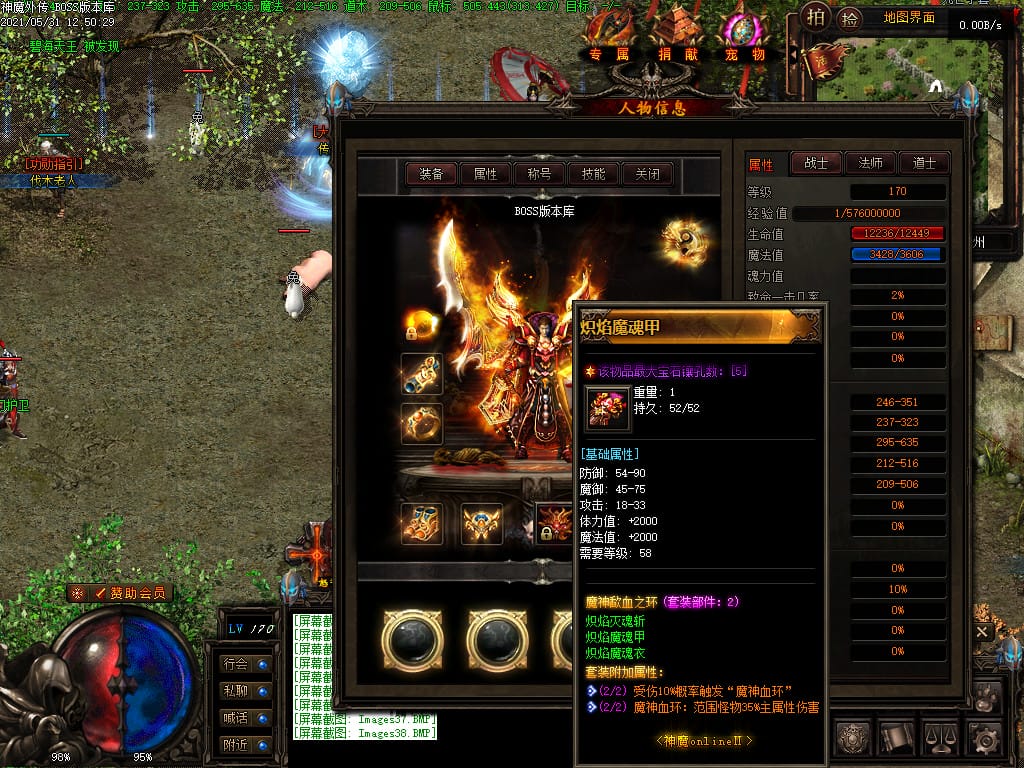Toggle the 捡 pickup round button
The image size is (1024, 768).
point(850,17)
